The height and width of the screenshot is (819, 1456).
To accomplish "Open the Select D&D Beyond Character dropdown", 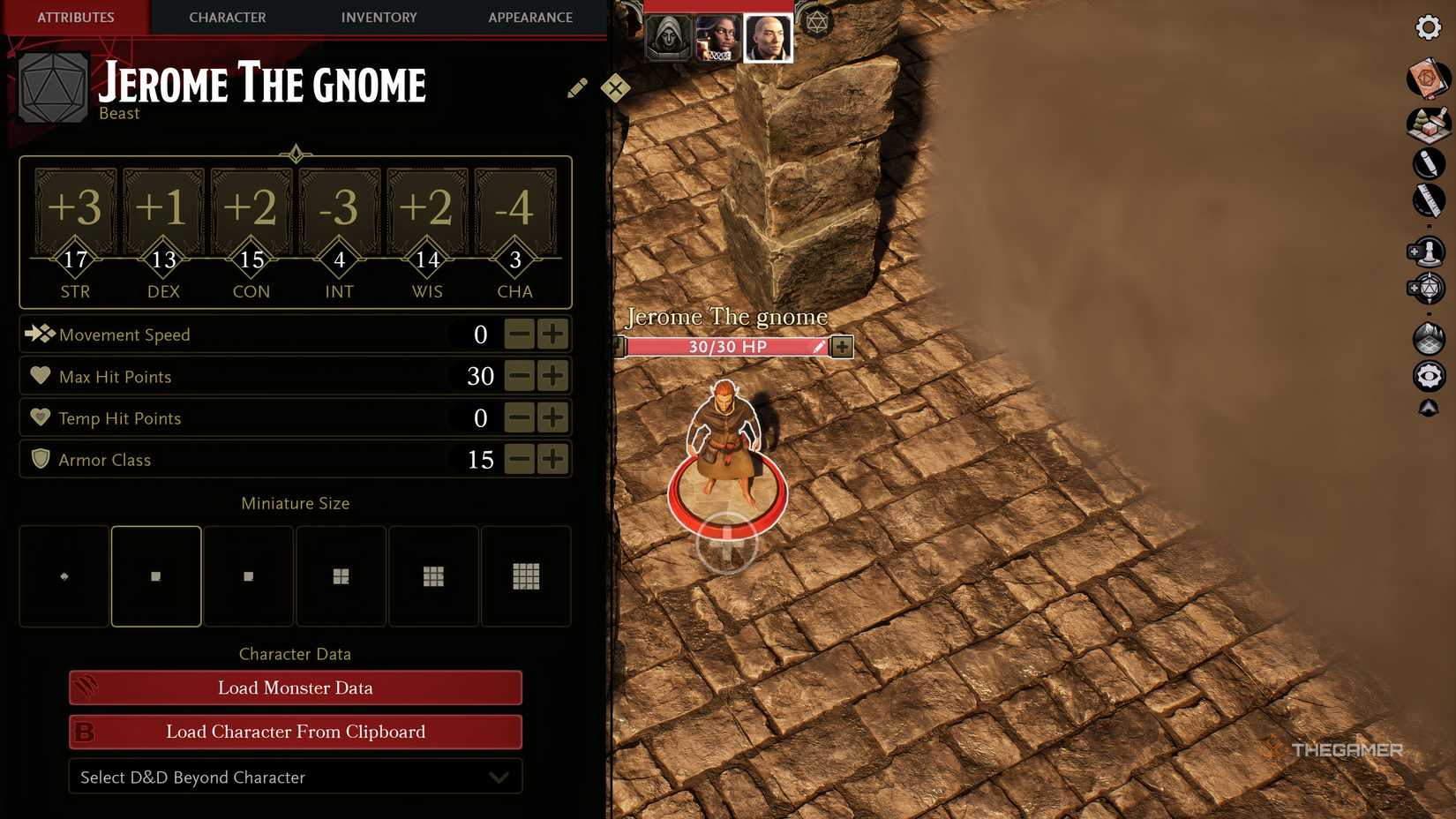I will (x=295, y=777).
